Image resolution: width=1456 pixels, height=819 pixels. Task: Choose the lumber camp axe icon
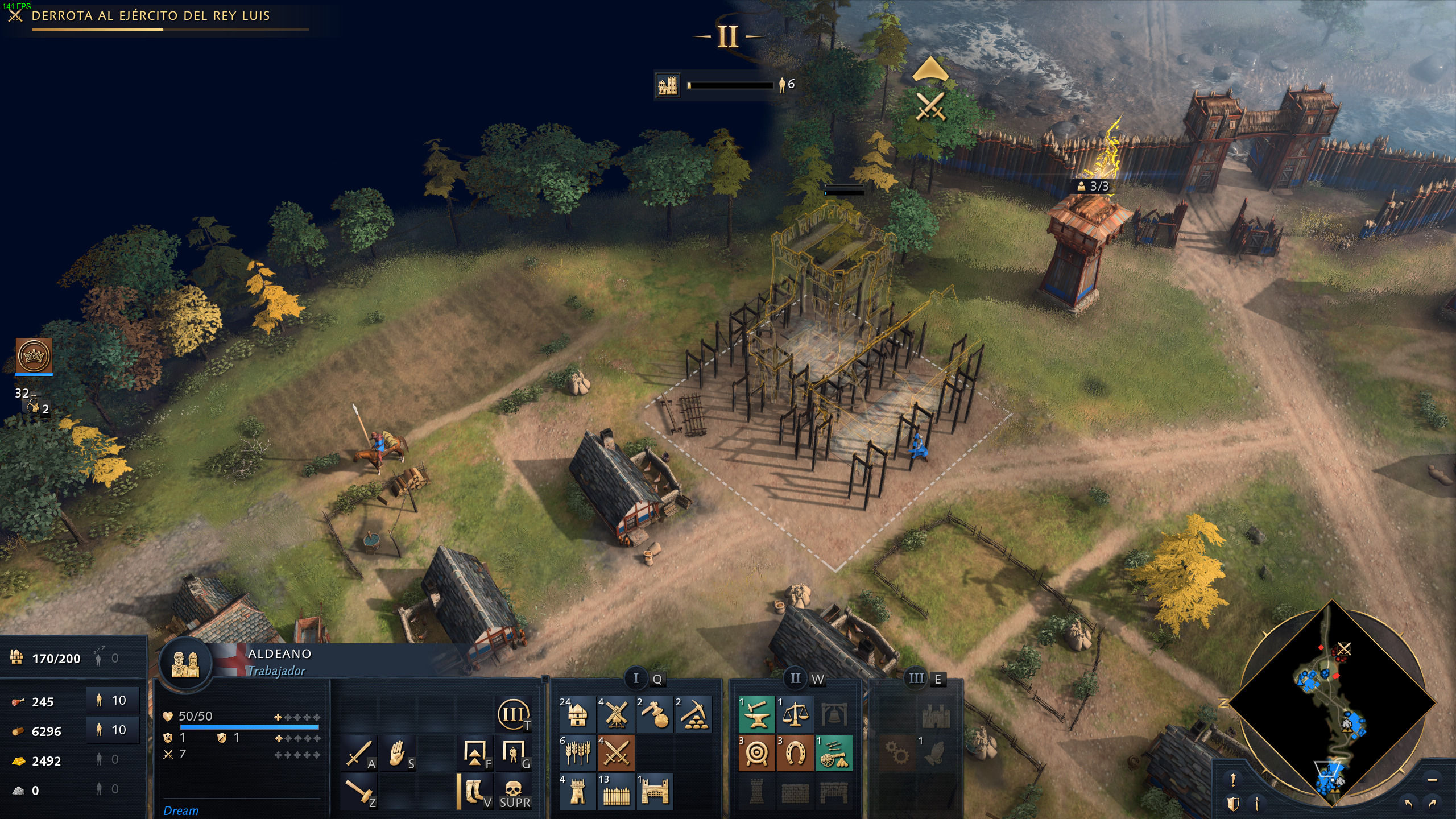click(655, 714)
